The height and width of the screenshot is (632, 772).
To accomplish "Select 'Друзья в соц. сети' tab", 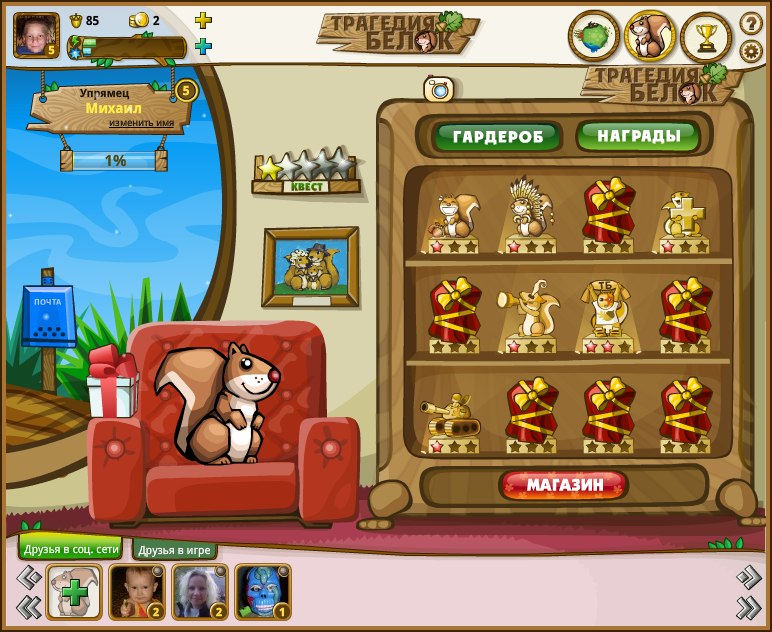I will (69, 549).
